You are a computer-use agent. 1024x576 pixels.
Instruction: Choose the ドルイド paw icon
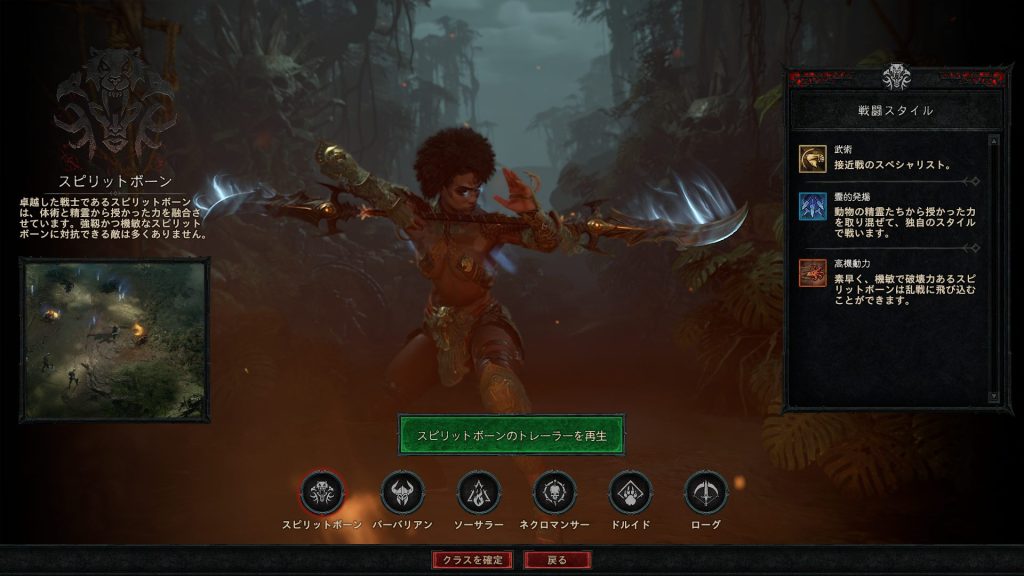(630, 493)
